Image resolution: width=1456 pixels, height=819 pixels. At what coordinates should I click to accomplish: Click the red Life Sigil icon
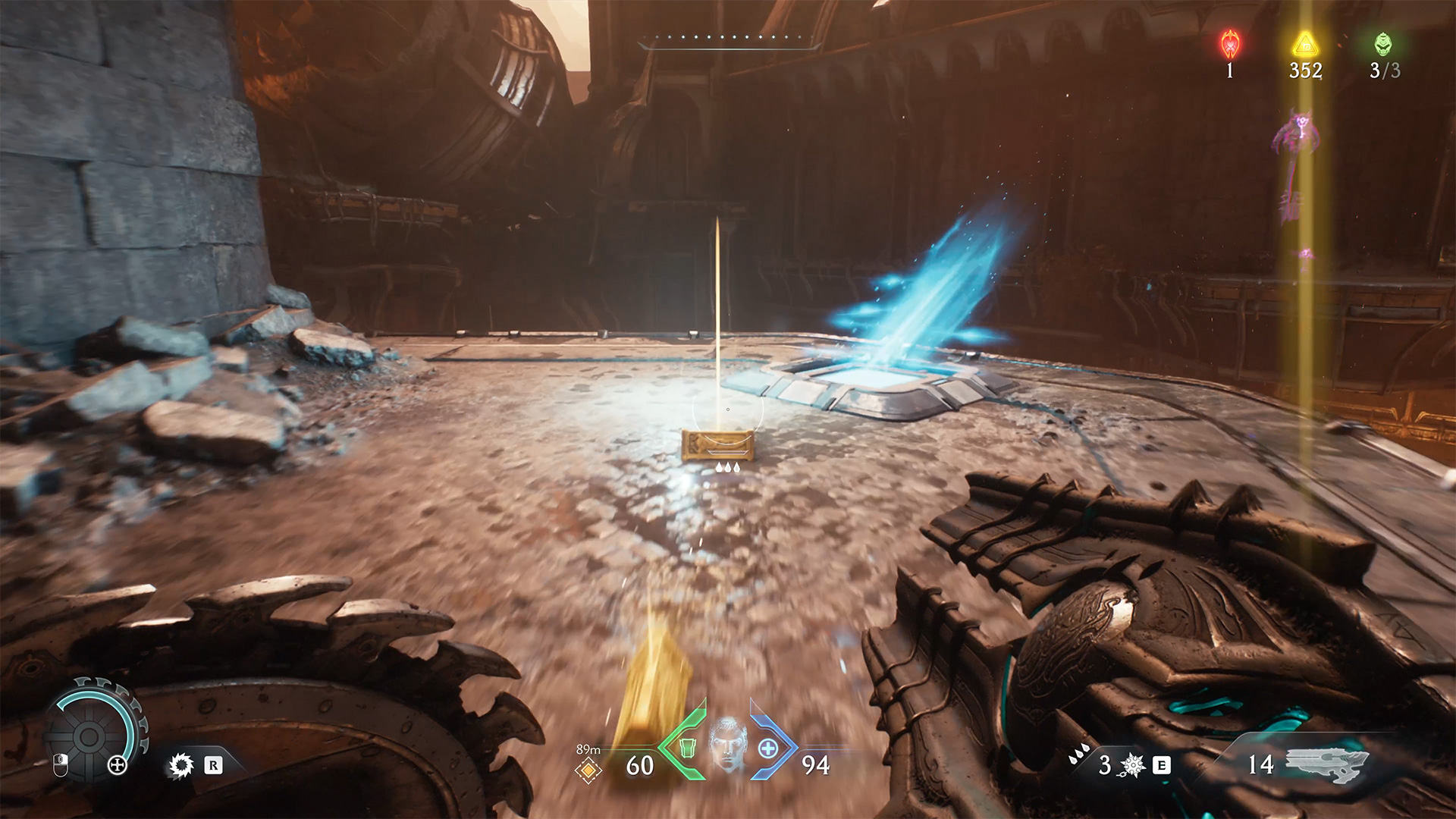tap(1230, 45)
